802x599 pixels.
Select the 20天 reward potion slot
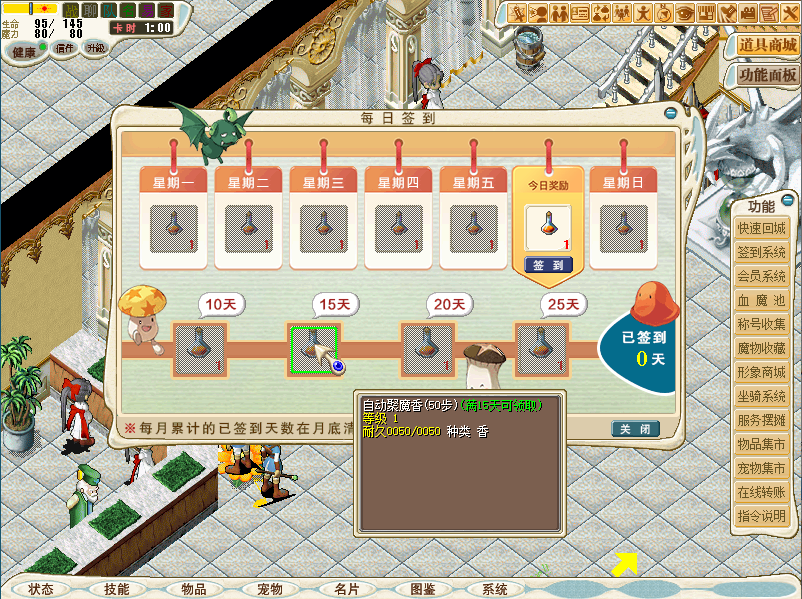[428, 349]
